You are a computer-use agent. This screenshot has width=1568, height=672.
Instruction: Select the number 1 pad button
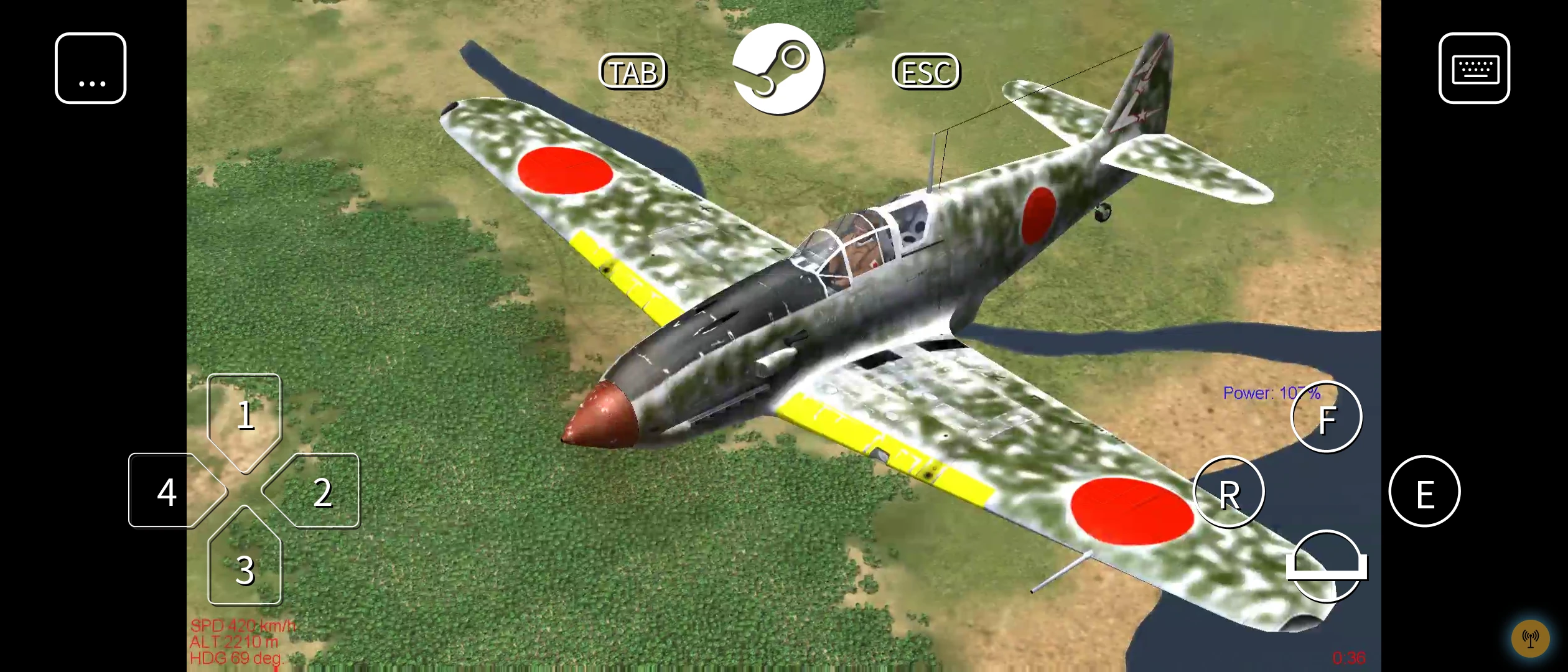click(x=245, y=417)
